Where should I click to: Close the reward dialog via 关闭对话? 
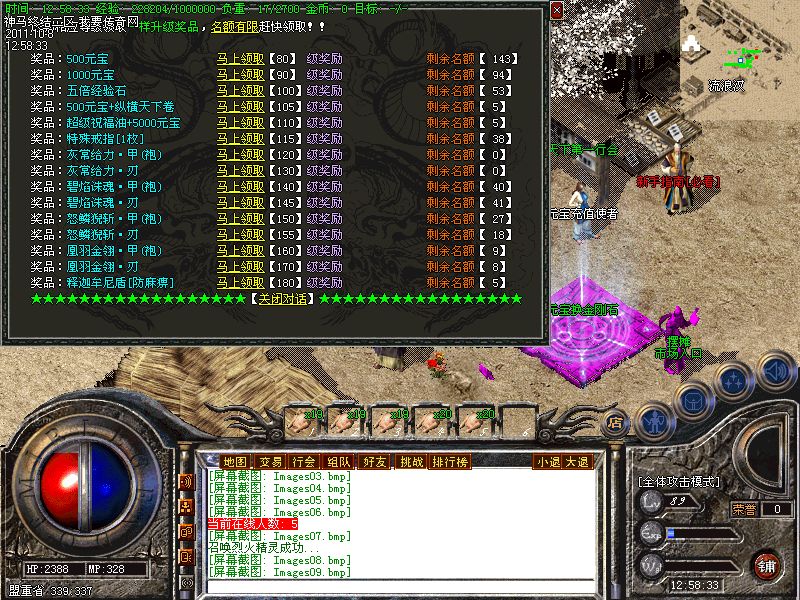(x=280, y=298)
